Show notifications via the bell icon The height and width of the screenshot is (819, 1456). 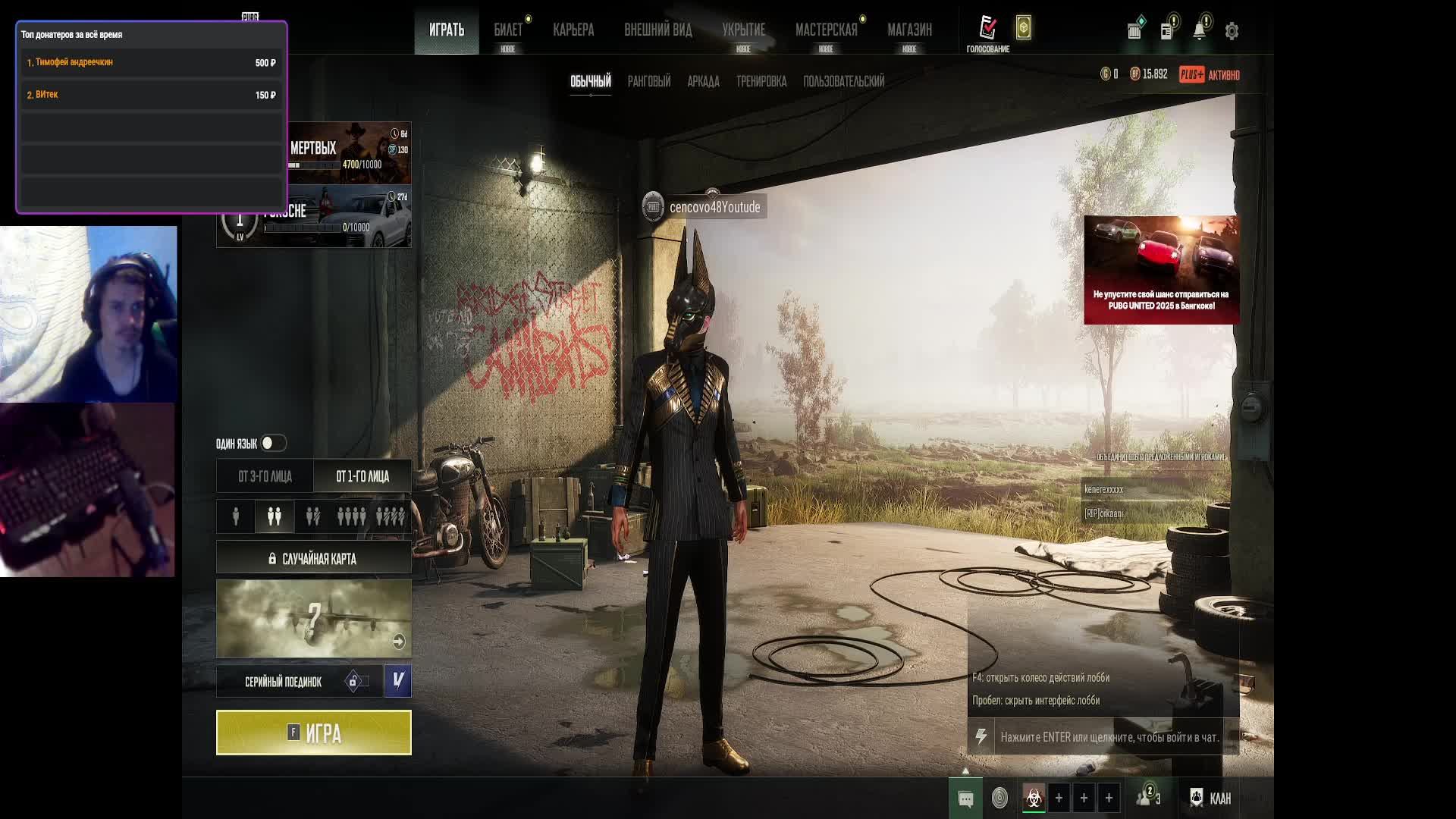[1199, 31]
